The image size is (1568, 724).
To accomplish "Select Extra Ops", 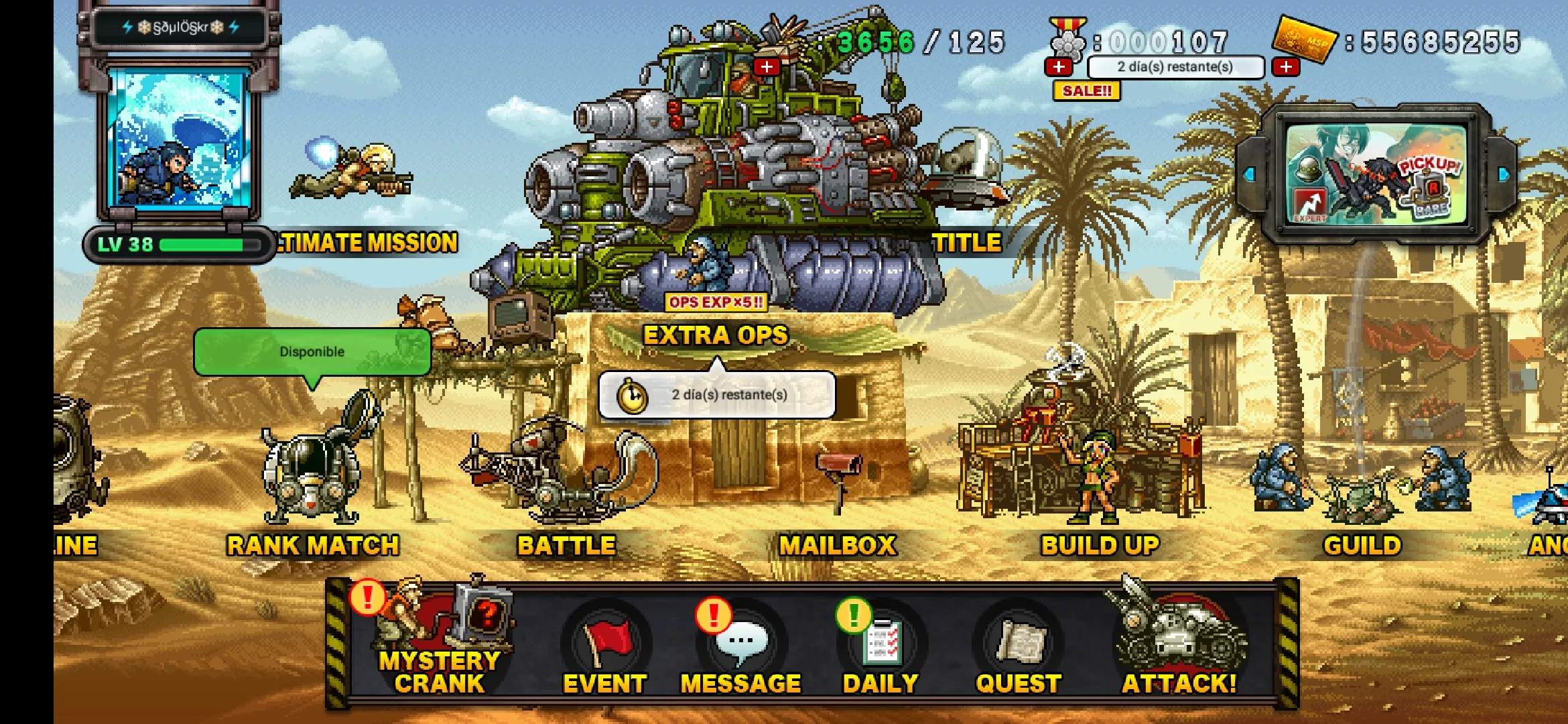I will pos(716,335).
